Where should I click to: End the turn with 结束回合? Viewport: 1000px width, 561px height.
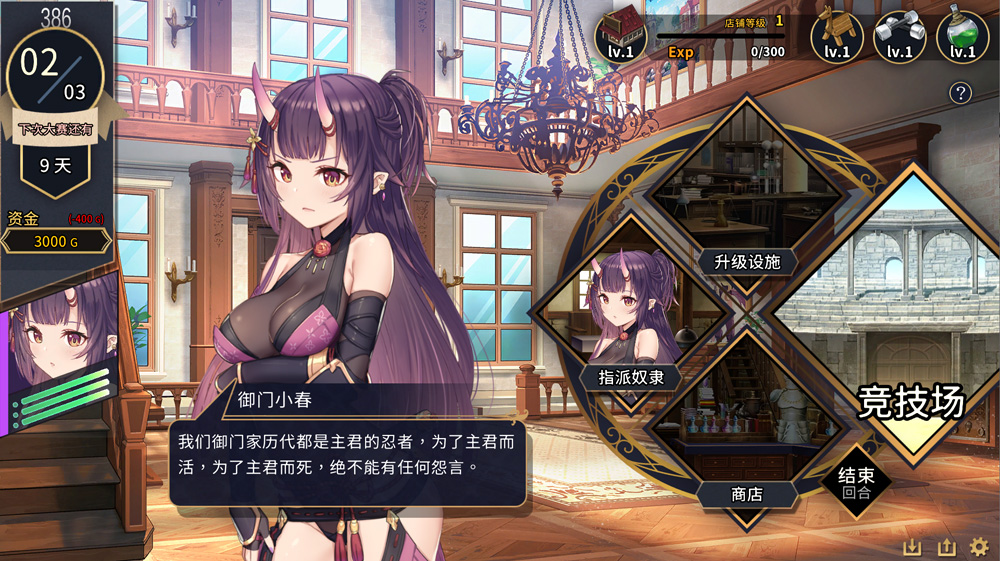855,482
